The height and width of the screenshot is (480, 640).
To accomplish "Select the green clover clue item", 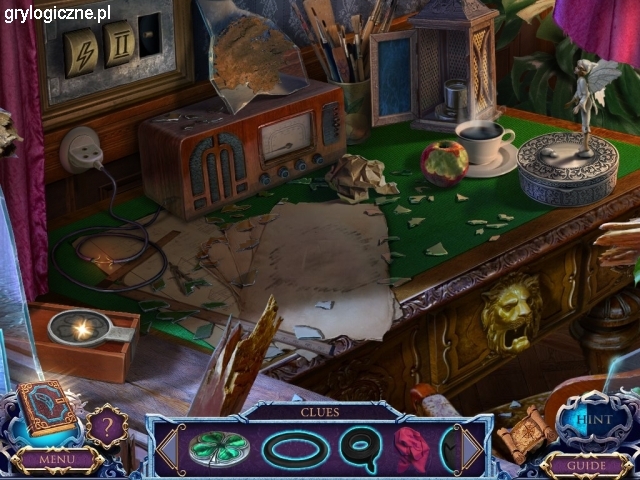I will [218, 448].
